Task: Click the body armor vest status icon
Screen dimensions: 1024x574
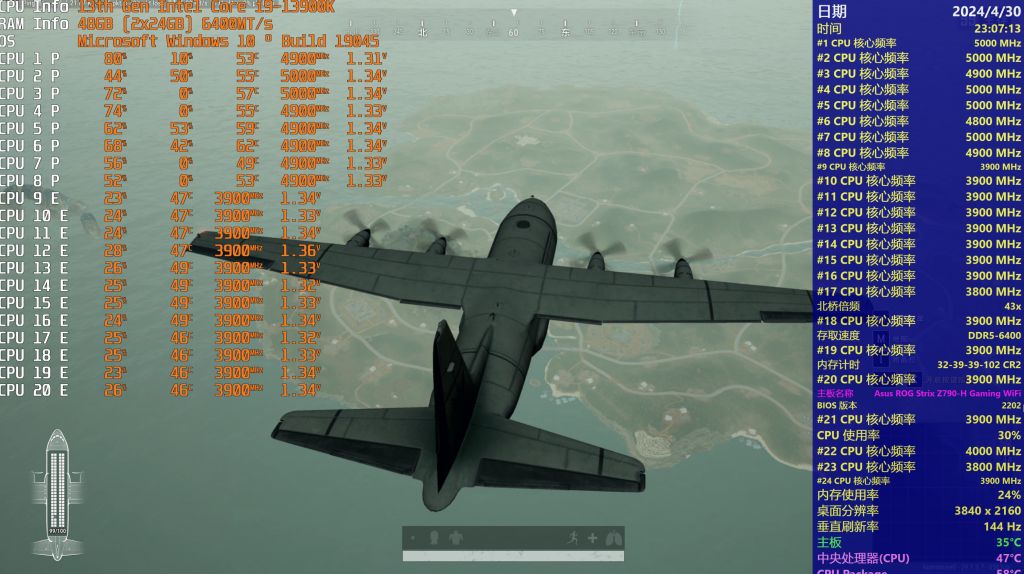Action: click(455, 538)
